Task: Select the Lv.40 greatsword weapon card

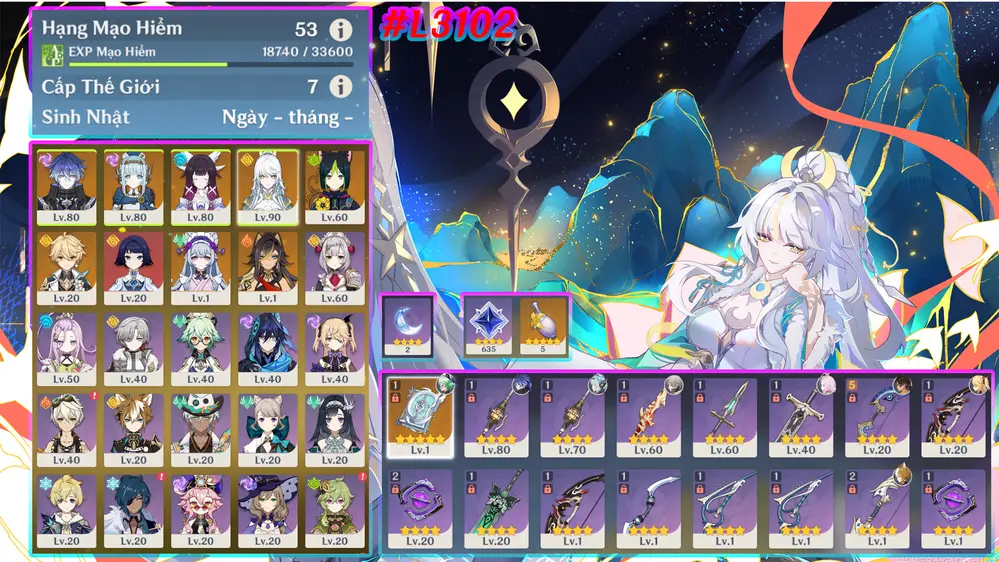Action: click(x=802, y=416)
